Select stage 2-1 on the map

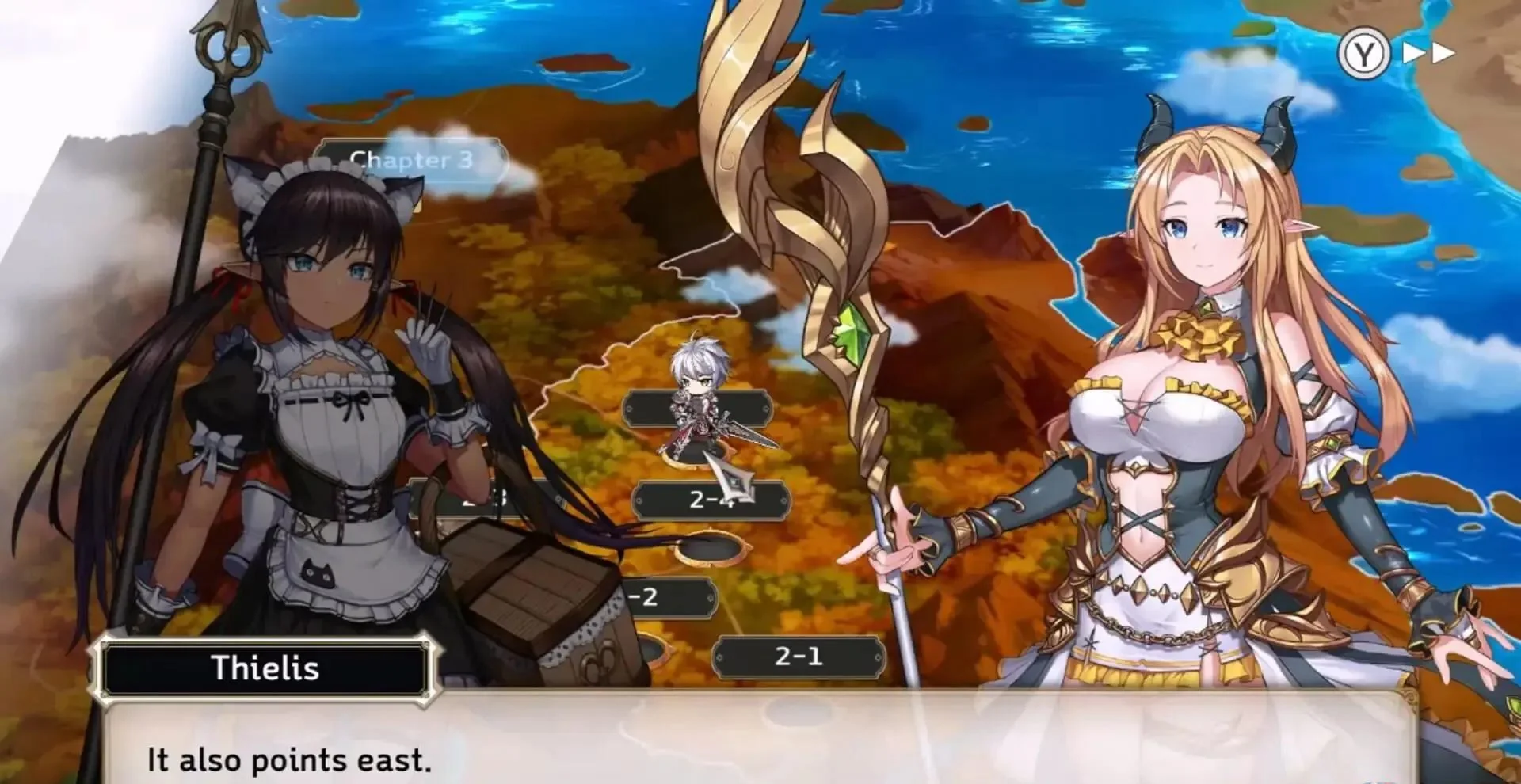tap(800, 656)
